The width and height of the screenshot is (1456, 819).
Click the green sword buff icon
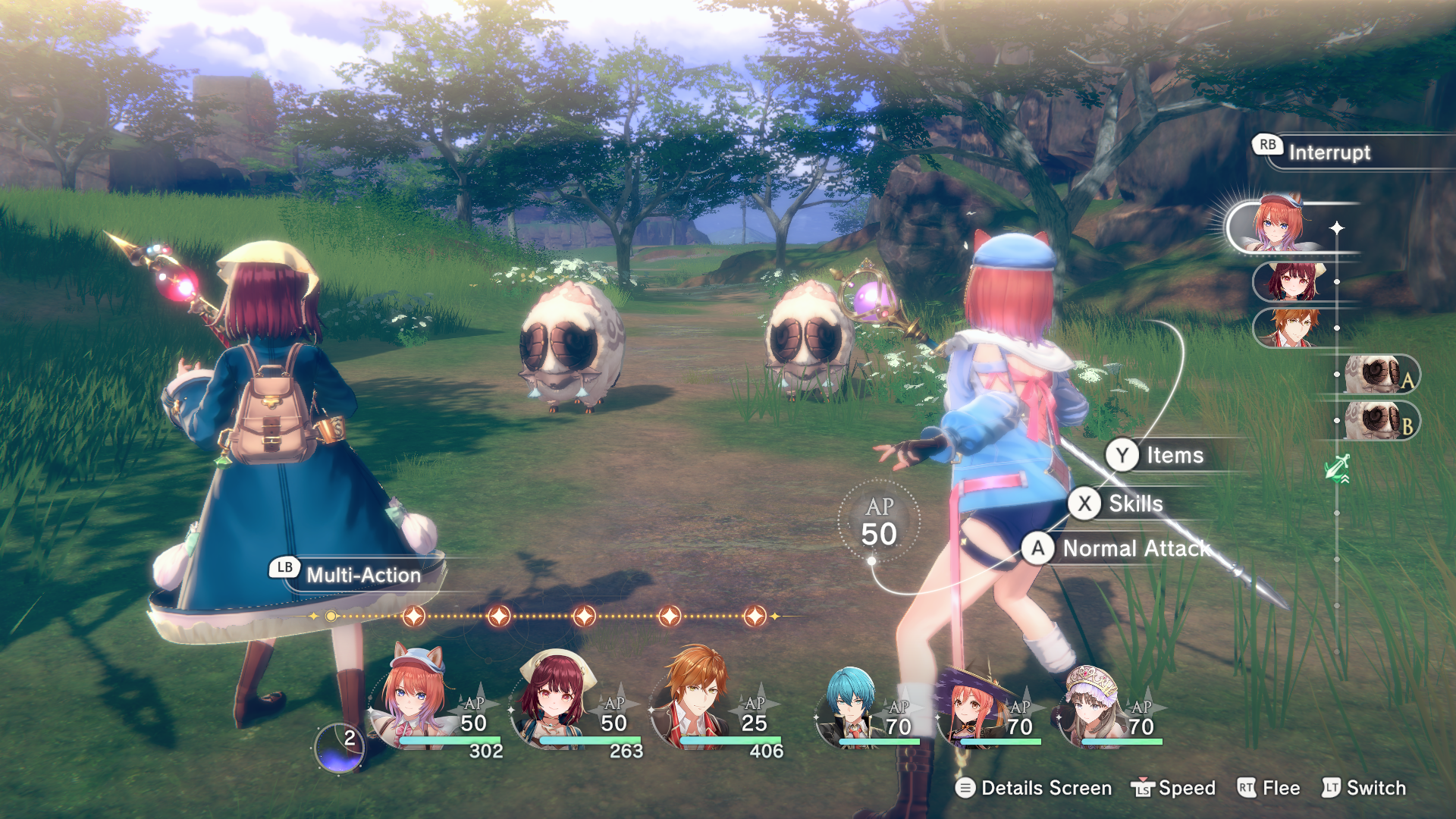[1338, 468]
